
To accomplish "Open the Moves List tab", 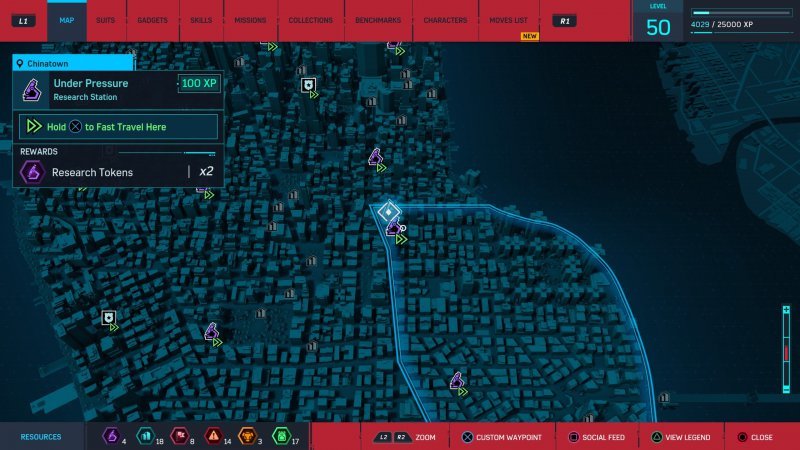I will (509, 20).
